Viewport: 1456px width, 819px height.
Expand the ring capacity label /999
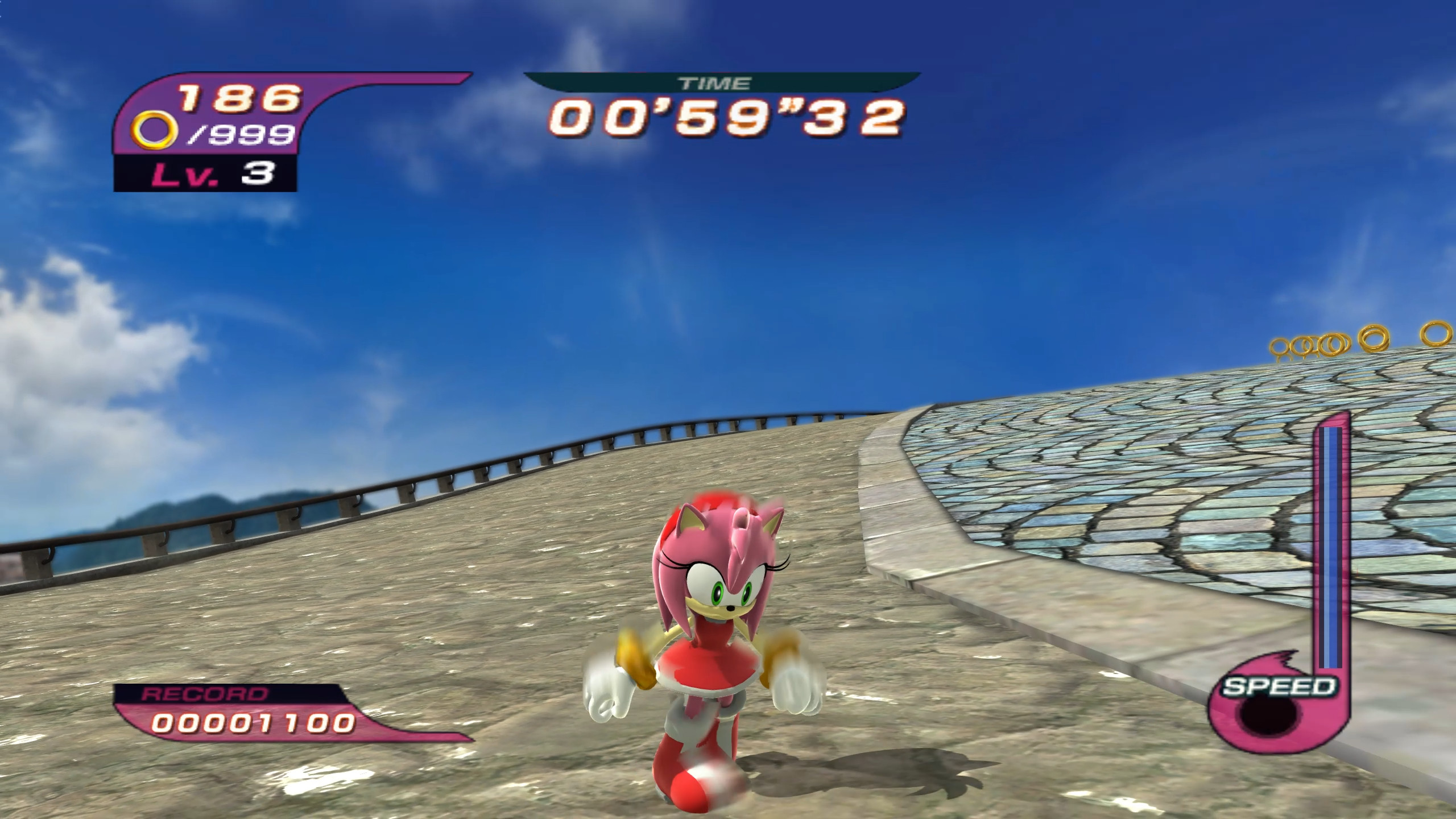tap(245, 135)
